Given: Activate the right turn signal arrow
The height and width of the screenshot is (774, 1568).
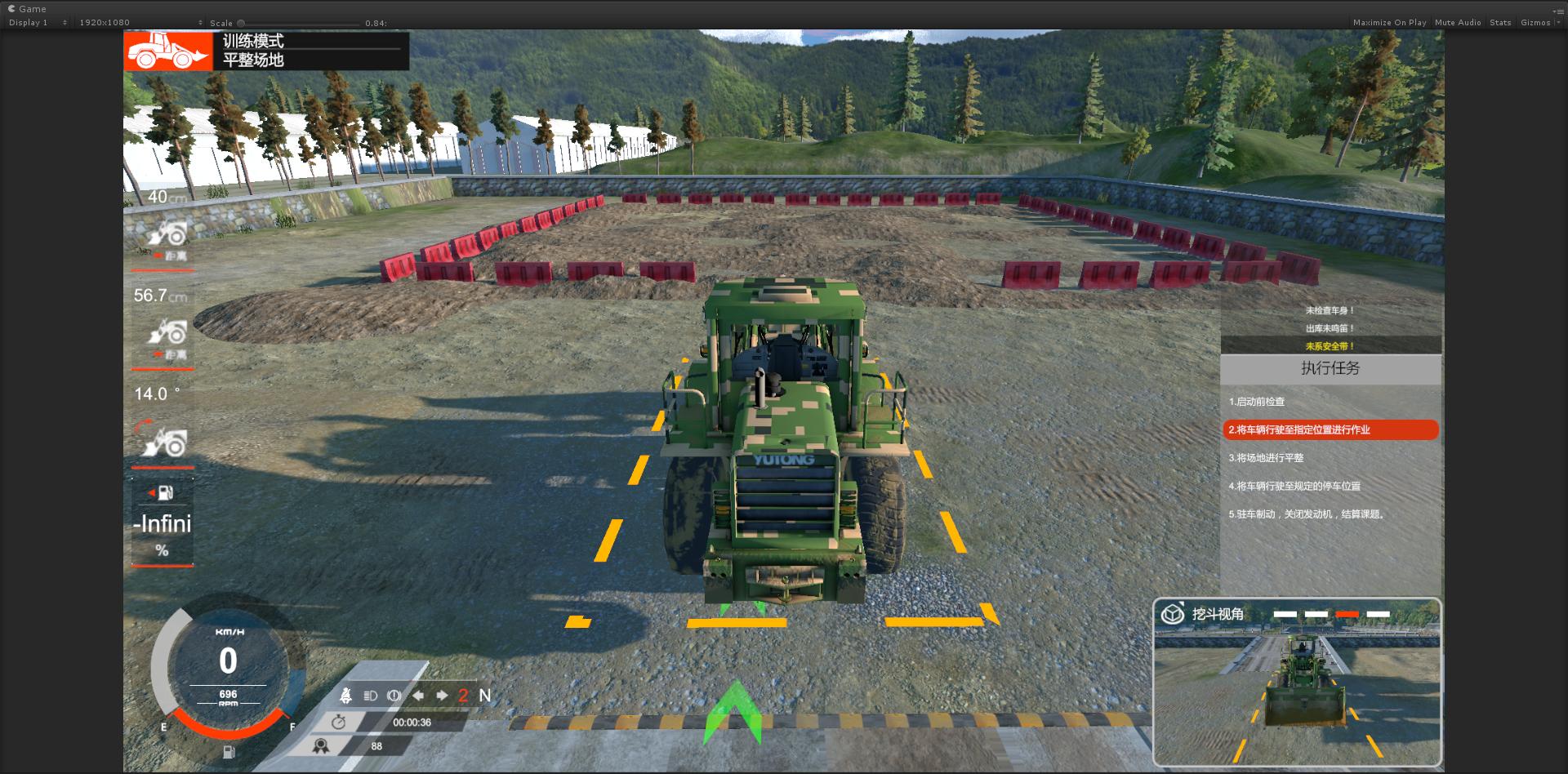Looking at the screenshot, I should (442, 696).
